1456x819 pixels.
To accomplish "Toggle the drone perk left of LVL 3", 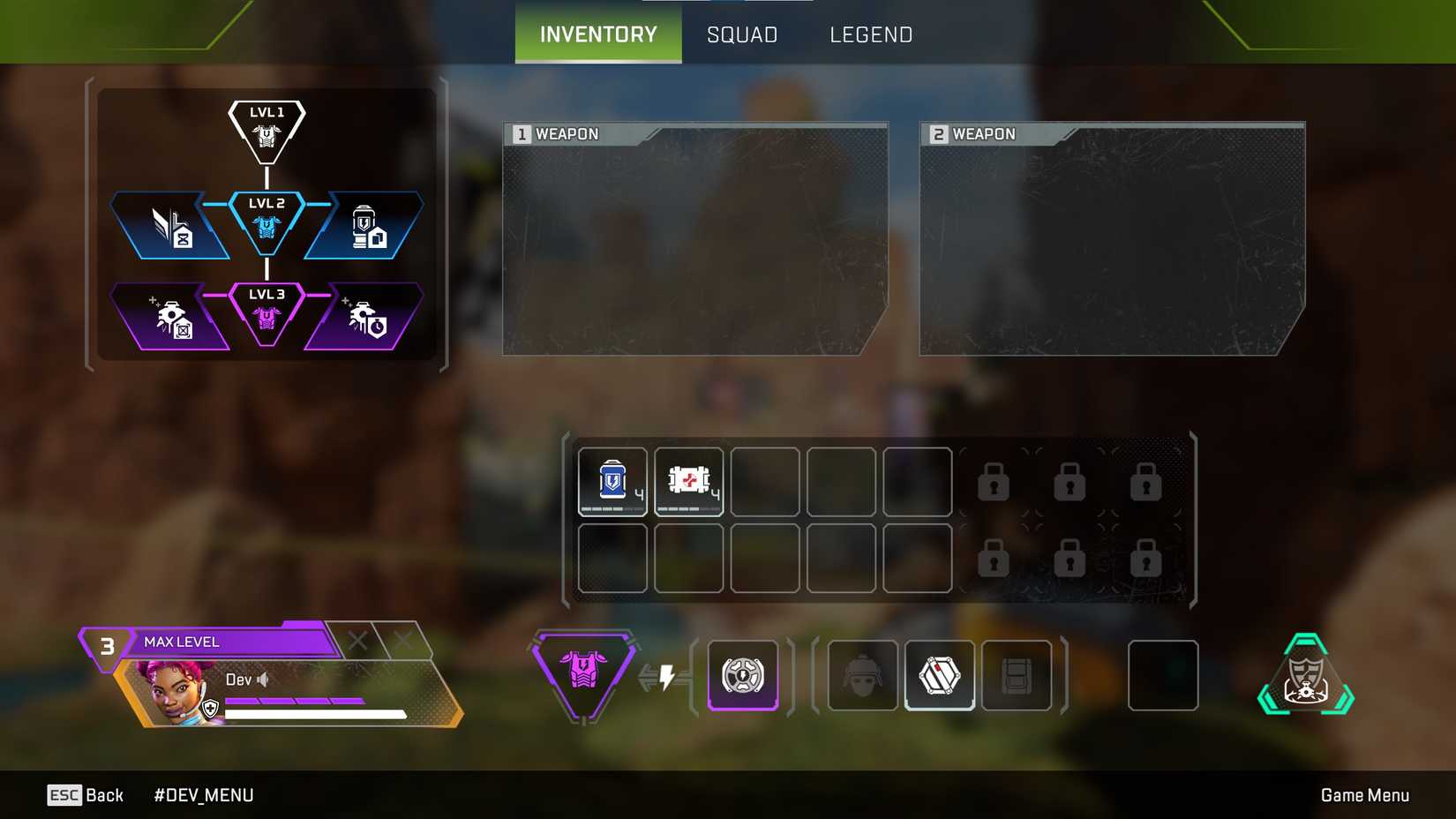I will 170,318.
